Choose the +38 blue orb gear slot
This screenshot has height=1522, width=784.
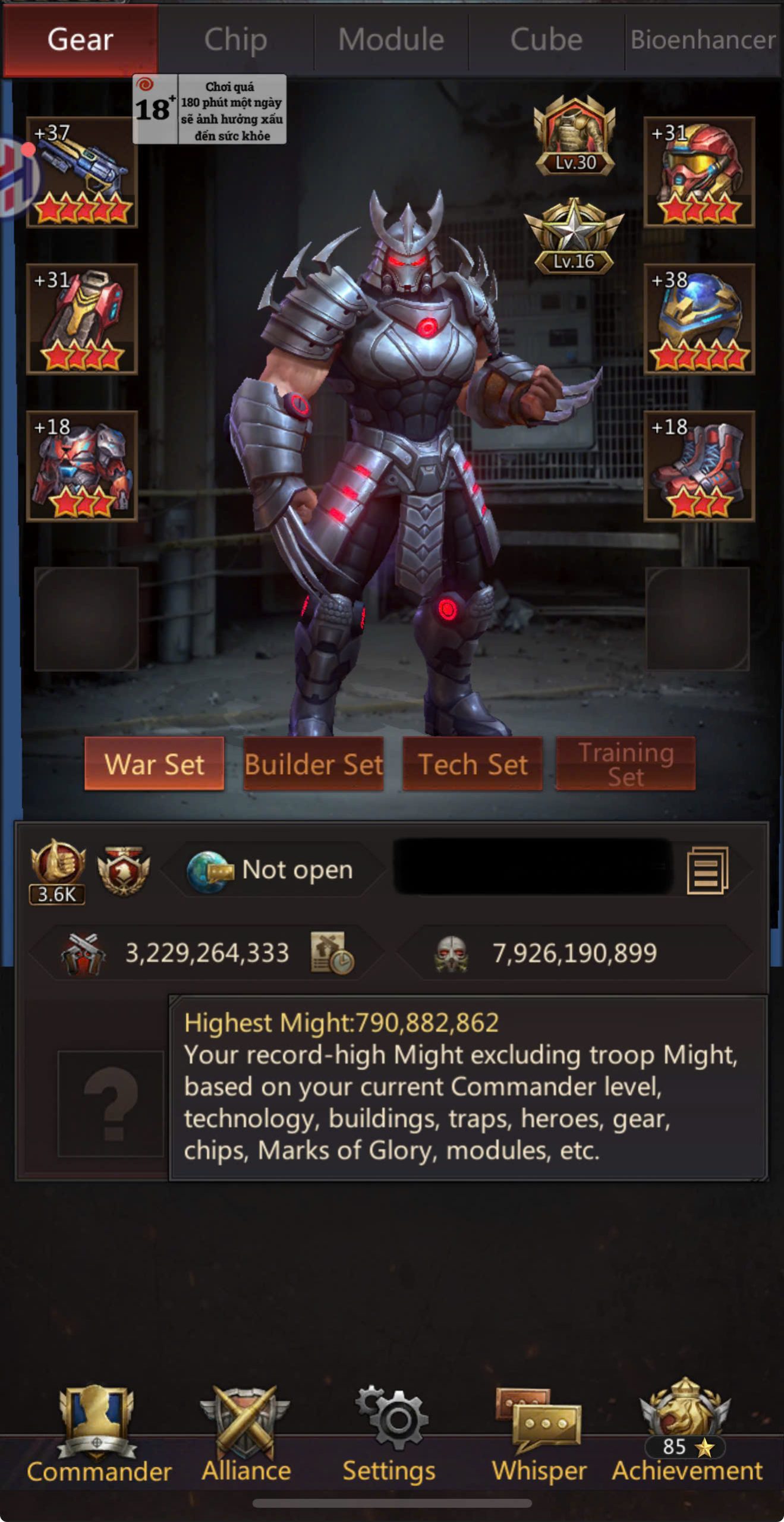(699, 319)
